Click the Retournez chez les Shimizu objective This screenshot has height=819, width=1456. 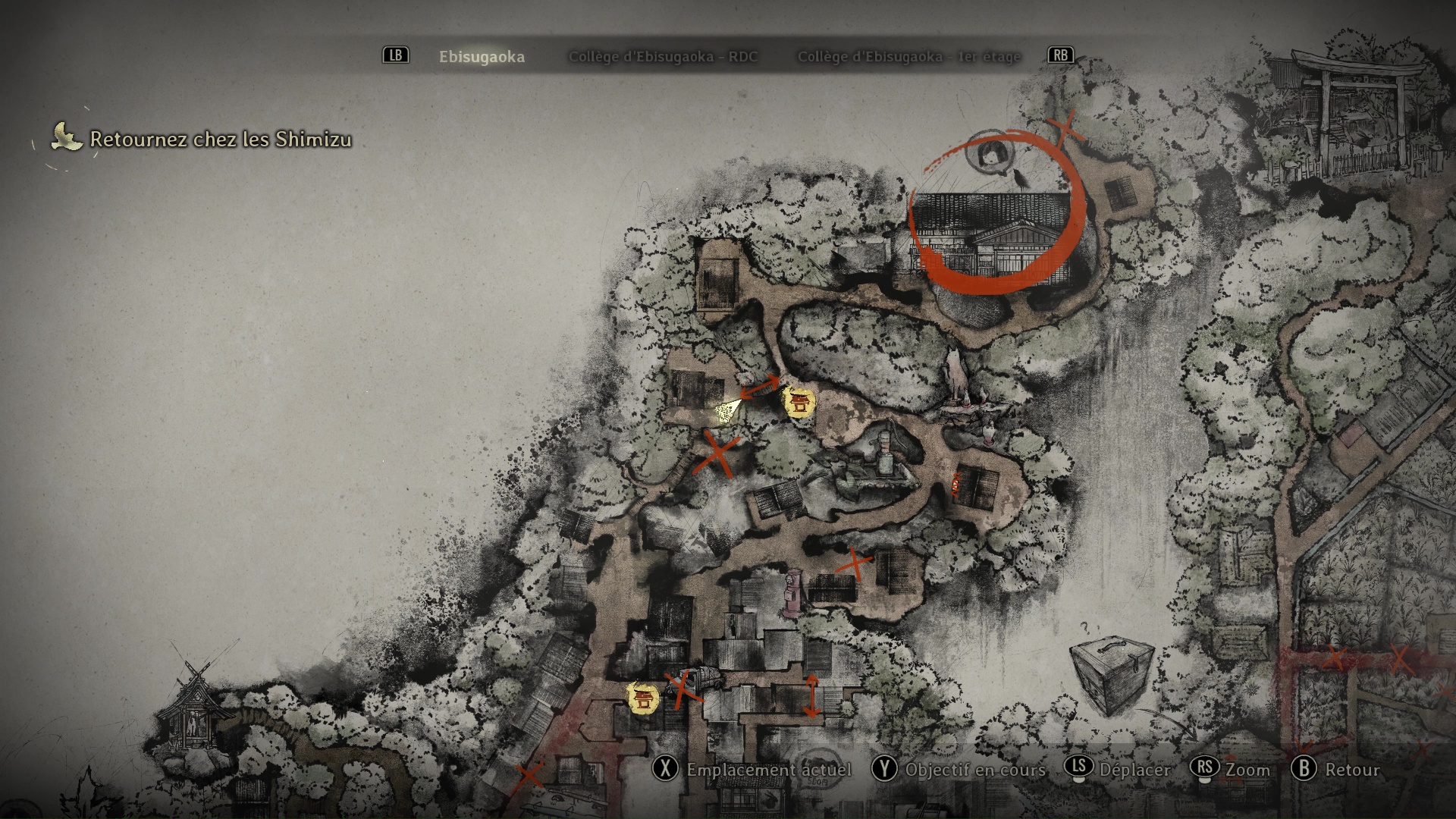point(220,140)
